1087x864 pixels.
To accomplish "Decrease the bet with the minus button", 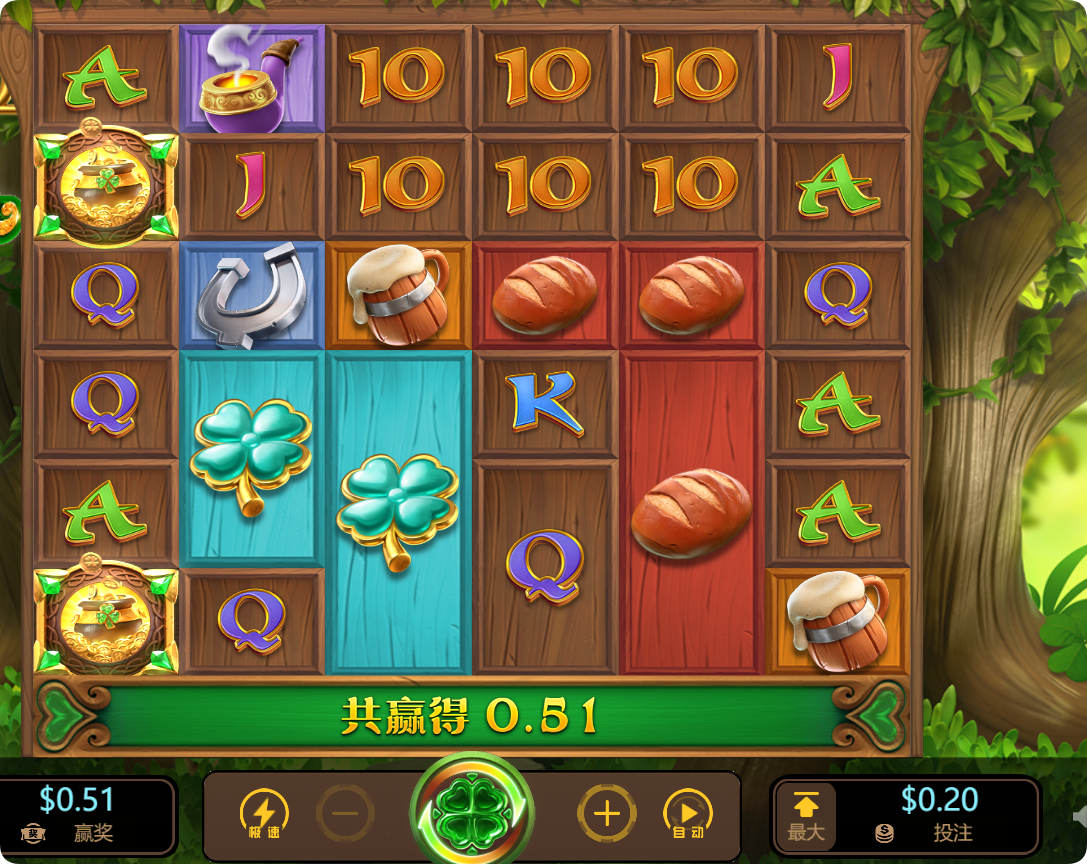I will click(345, 813).
